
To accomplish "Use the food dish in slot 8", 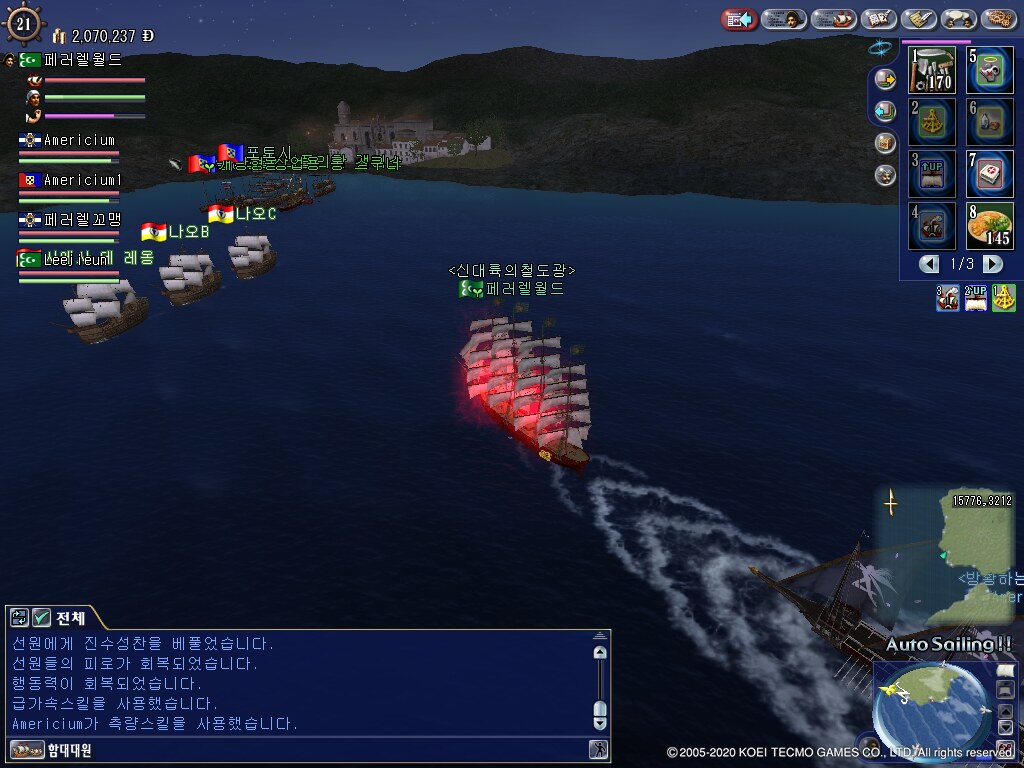I will click(x=989, y=226).
